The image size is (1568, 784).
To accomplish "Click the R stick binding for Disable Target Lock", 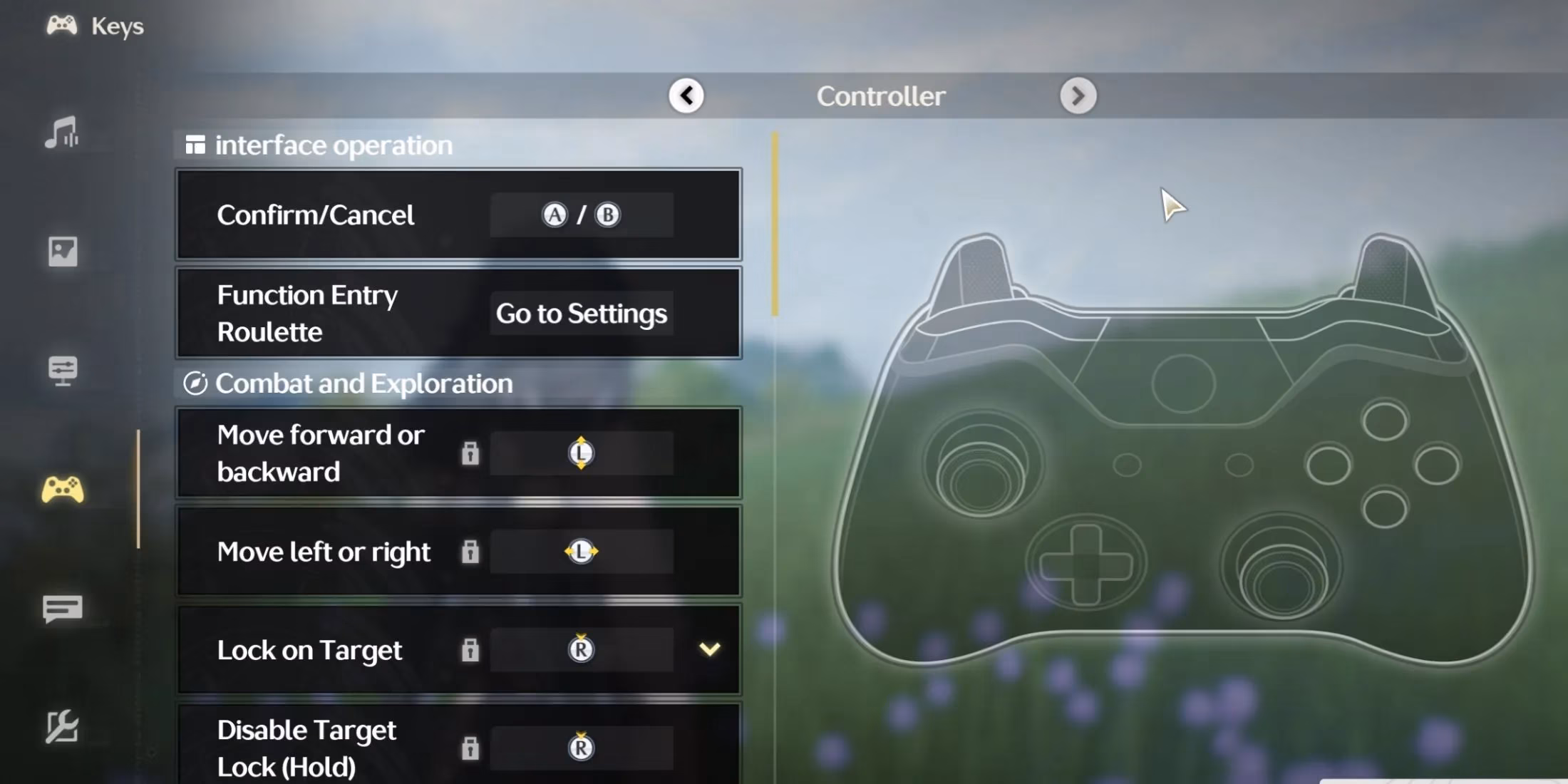I will click(x=581, y=748).
